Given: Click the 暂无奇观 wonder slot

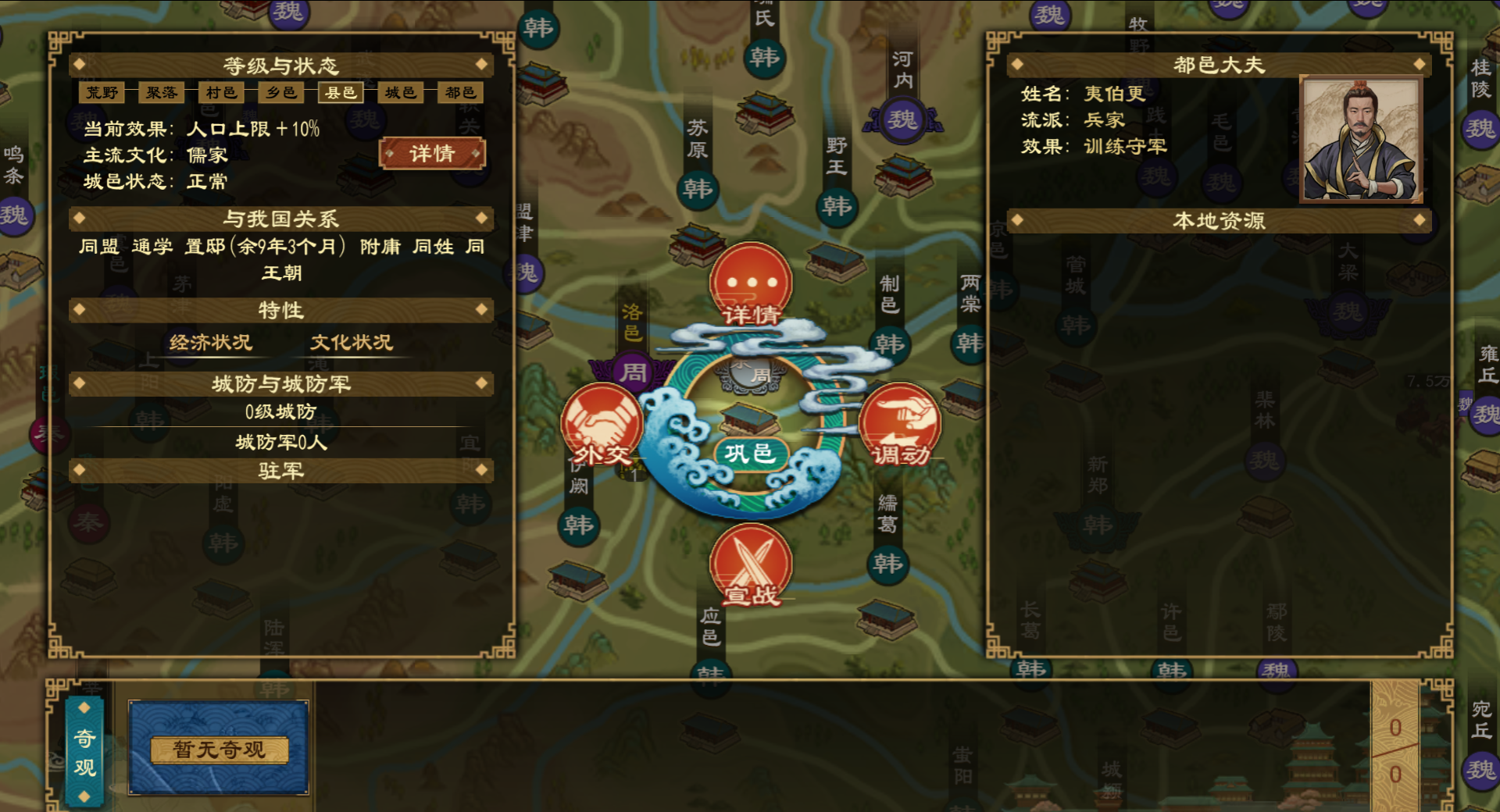Looking at the screenshot, I should point(219,749).
